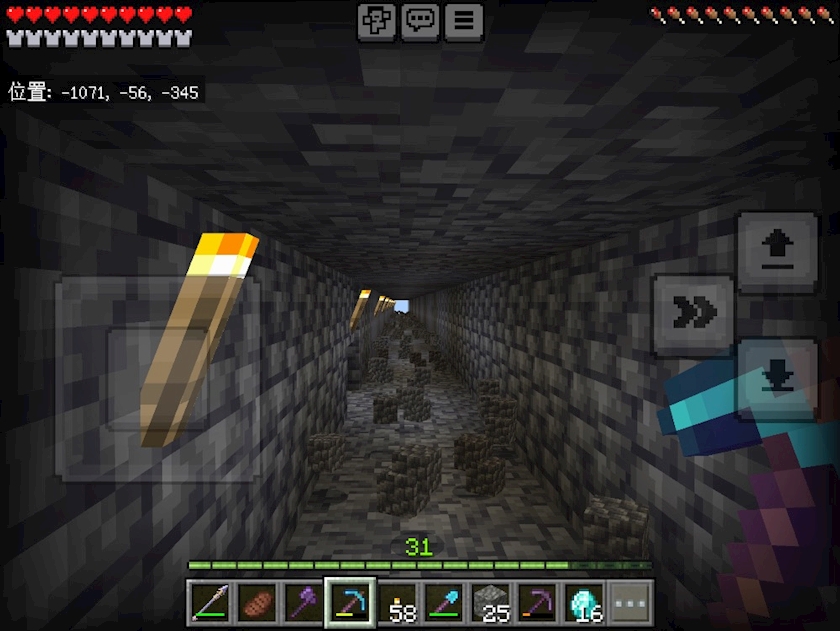Equip the dark netherite pickaxe
The height and width of the screenshot is (631, 840).
[538, 602]
